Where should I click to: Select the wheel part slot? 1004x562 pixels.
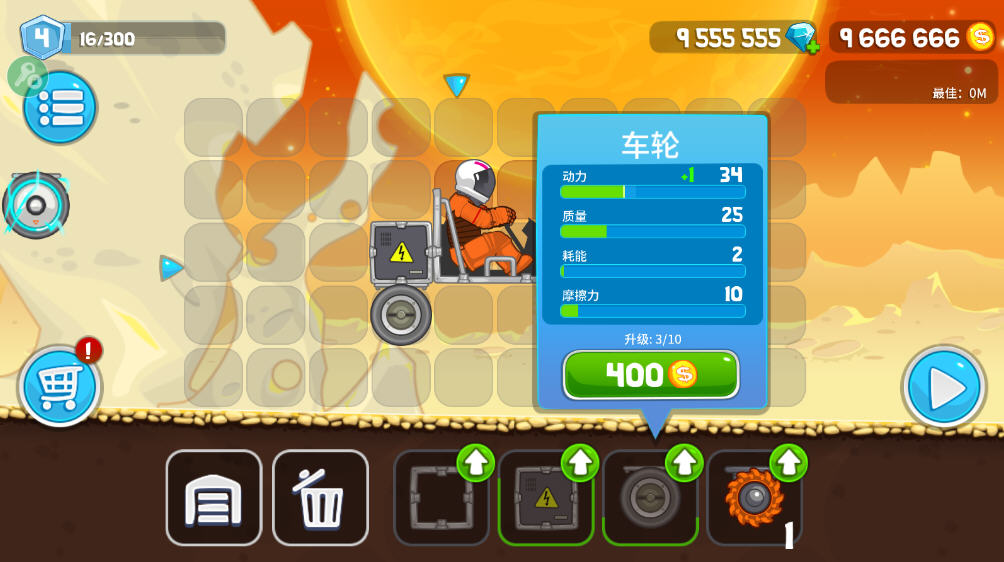point(650,497)
